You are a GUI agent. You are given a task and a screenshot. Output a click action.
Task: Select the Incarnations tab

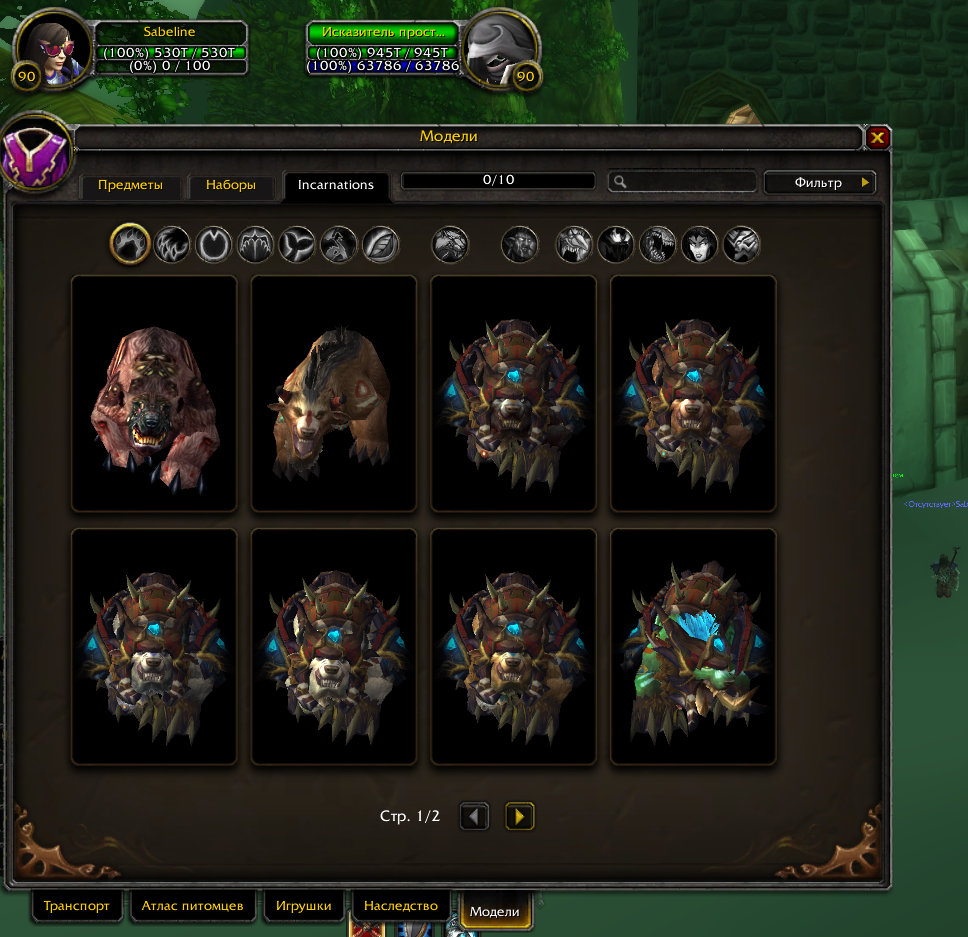tap(336, 185)
